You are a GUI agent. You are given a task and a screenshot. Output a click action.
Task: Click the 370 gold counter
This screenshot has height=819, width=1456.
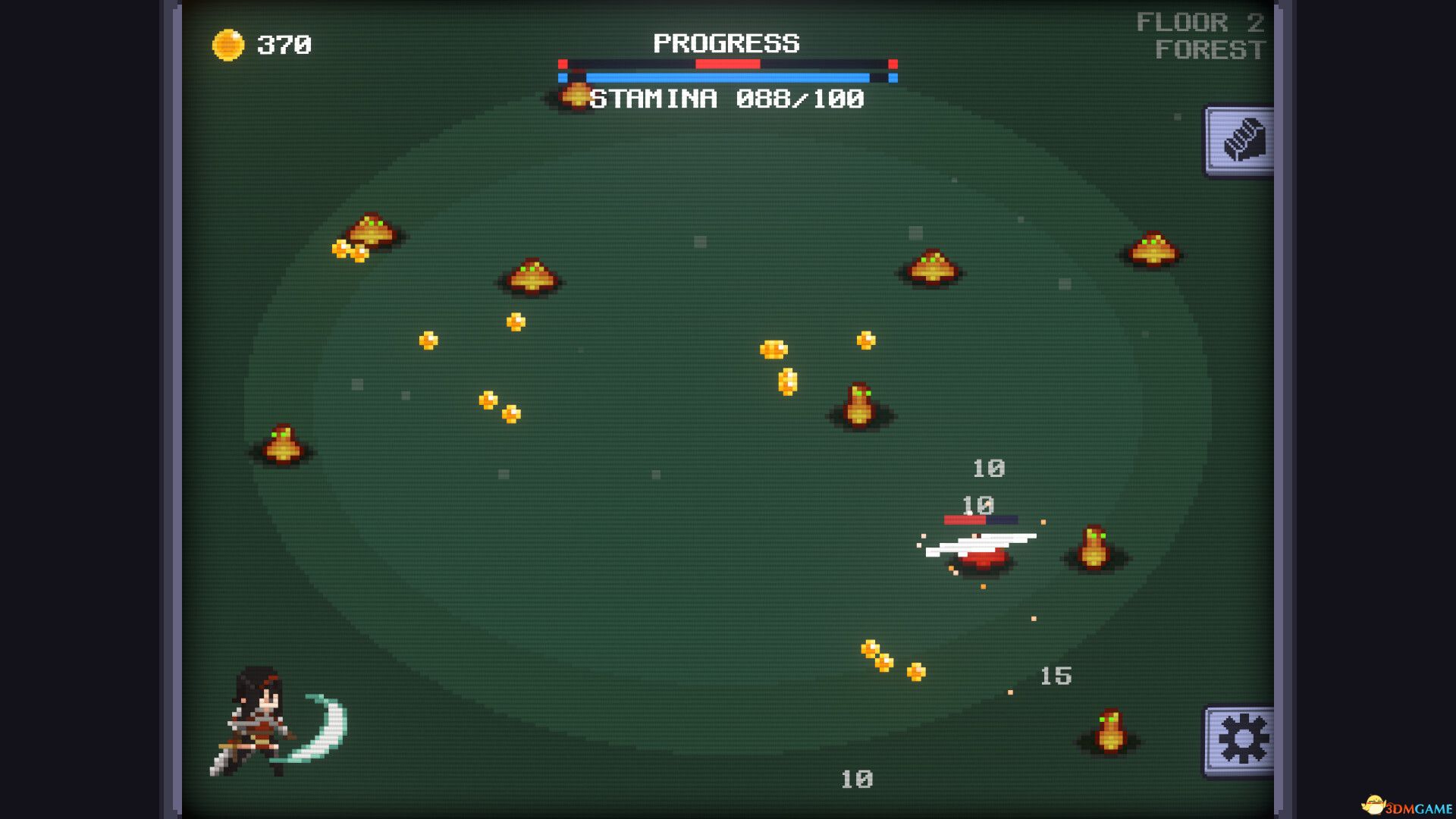point(284,43)
